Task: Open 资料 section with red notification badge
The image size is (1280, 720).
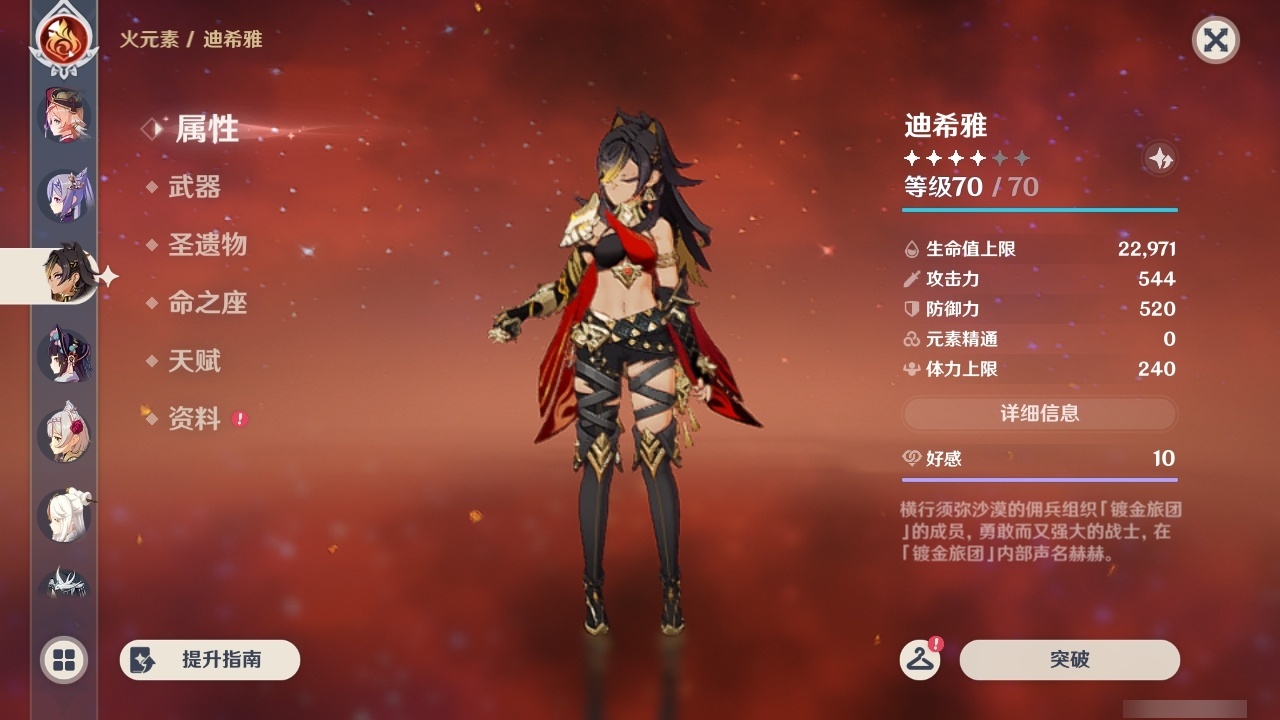Action: (x=196, y=420)
